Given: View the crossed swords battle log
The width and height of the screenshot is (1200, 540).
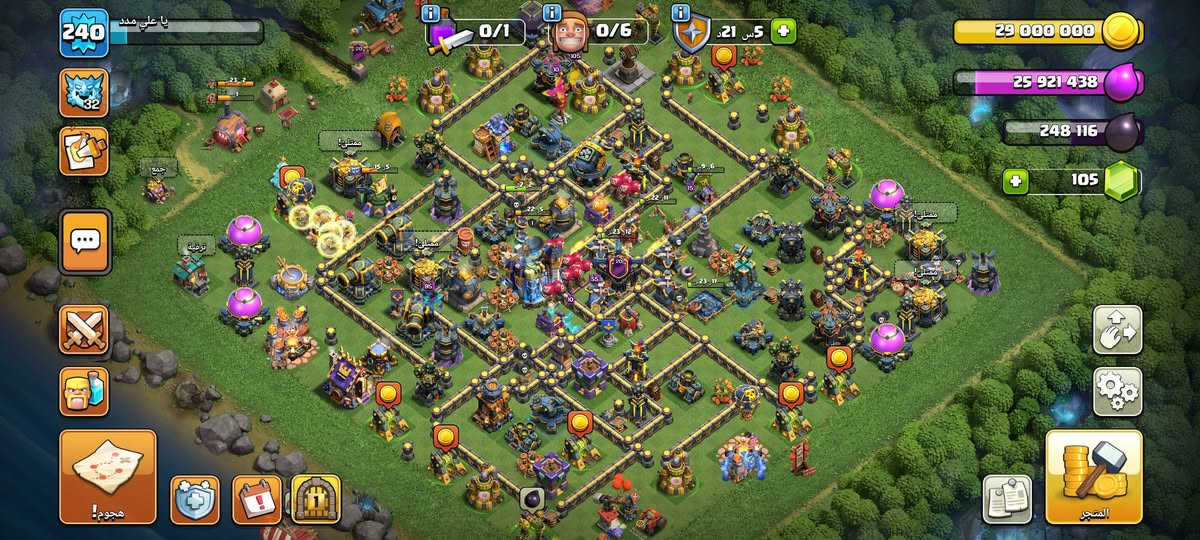Looking at the screenshot, I should pos(85,329).
